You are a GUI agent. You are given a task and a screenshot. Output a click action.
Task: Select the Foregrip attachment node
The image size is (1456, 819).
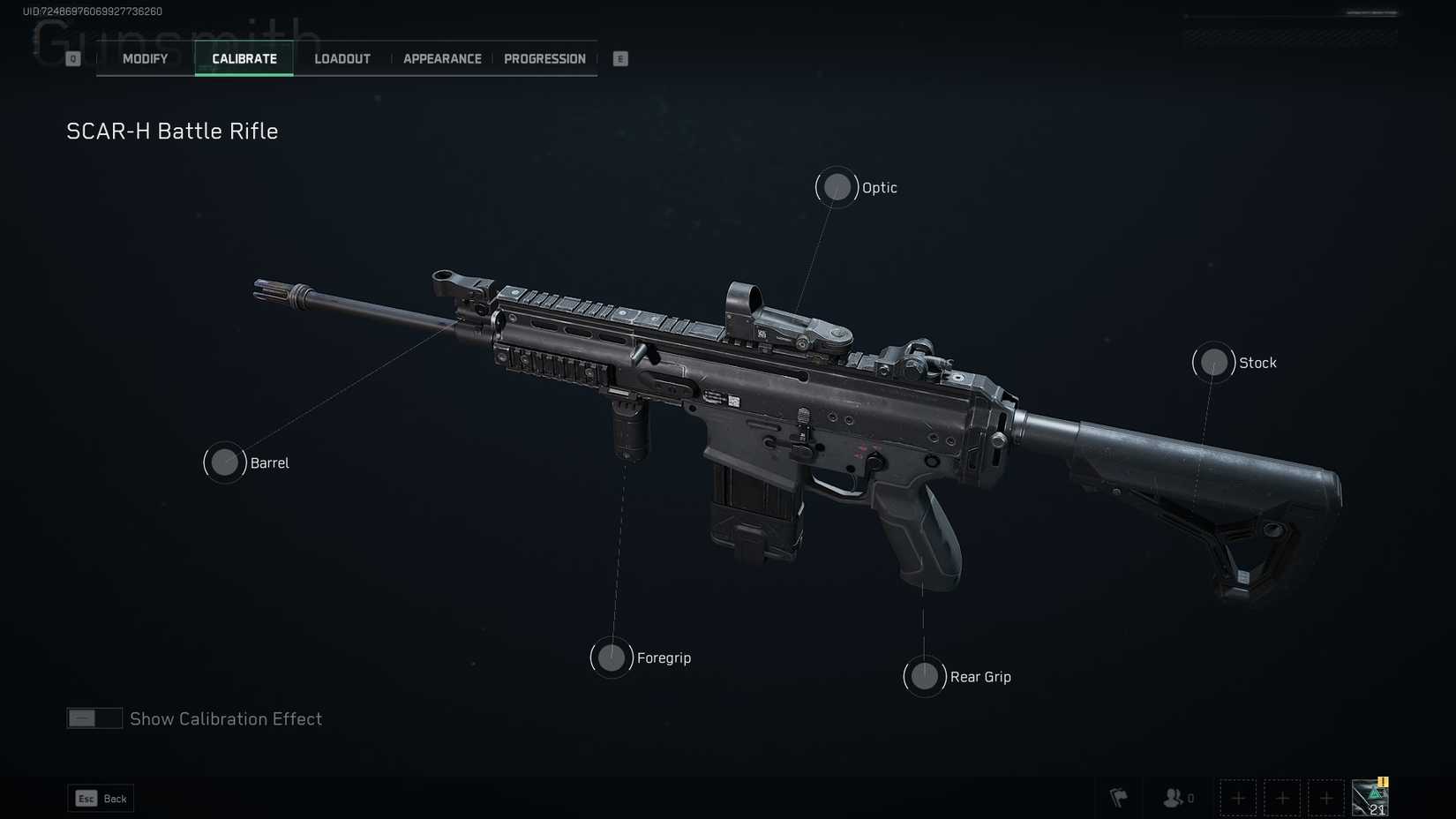611,657
